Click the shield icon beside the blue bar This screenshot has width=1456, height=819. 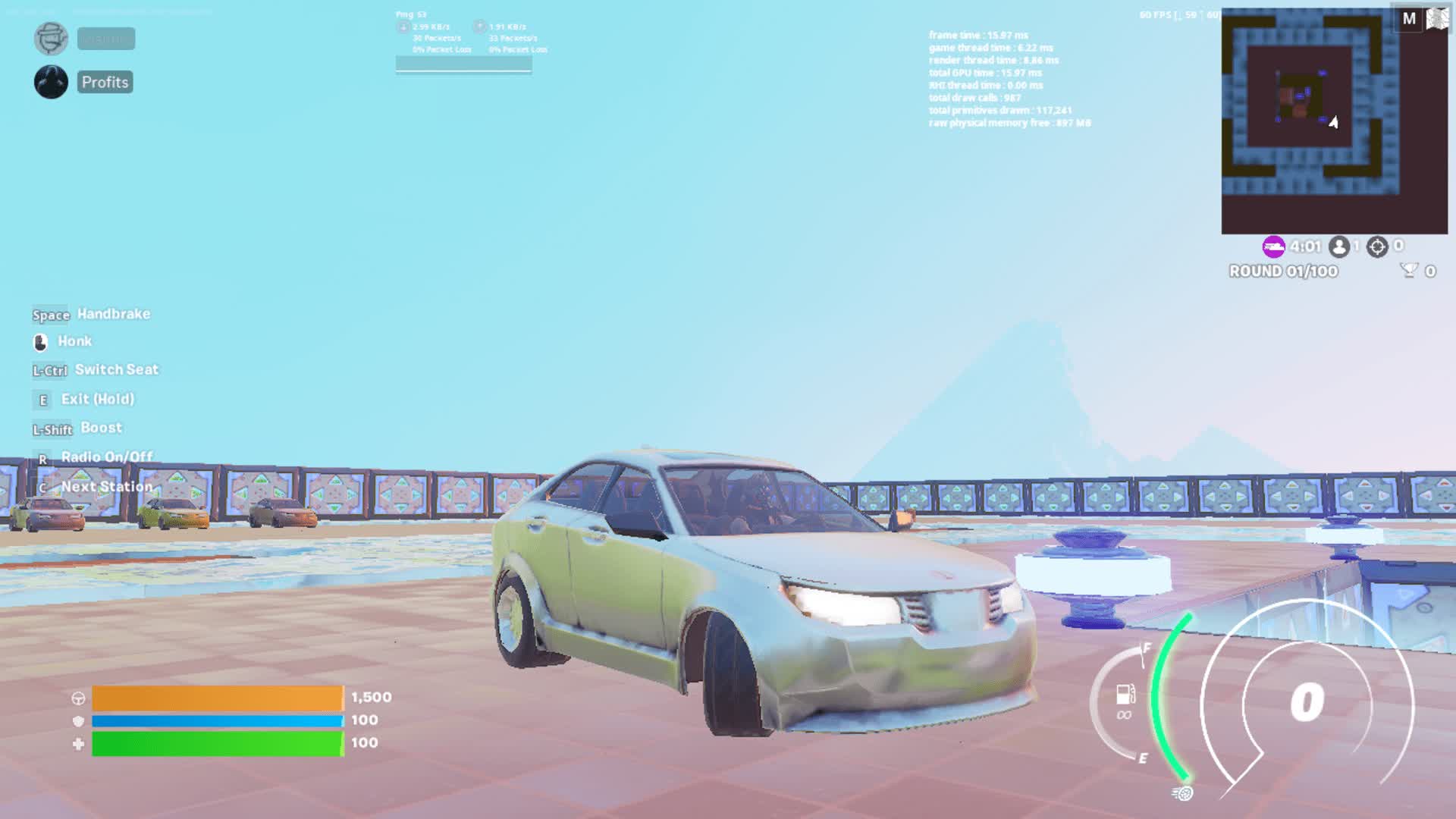coord(79,722)
